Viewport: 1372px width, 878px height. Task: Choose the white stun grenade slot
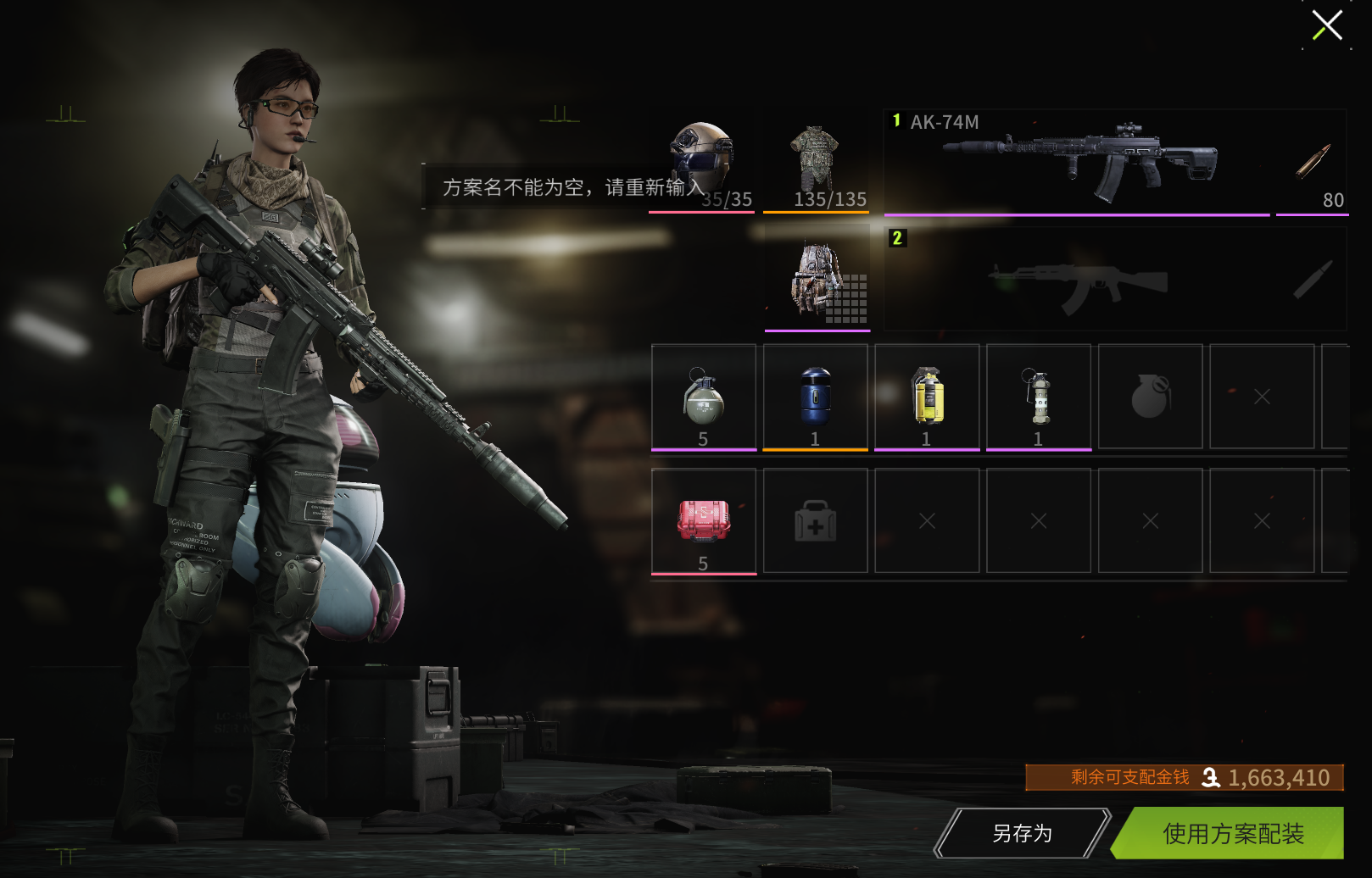pyautogui.click(x=1039, y=397)
